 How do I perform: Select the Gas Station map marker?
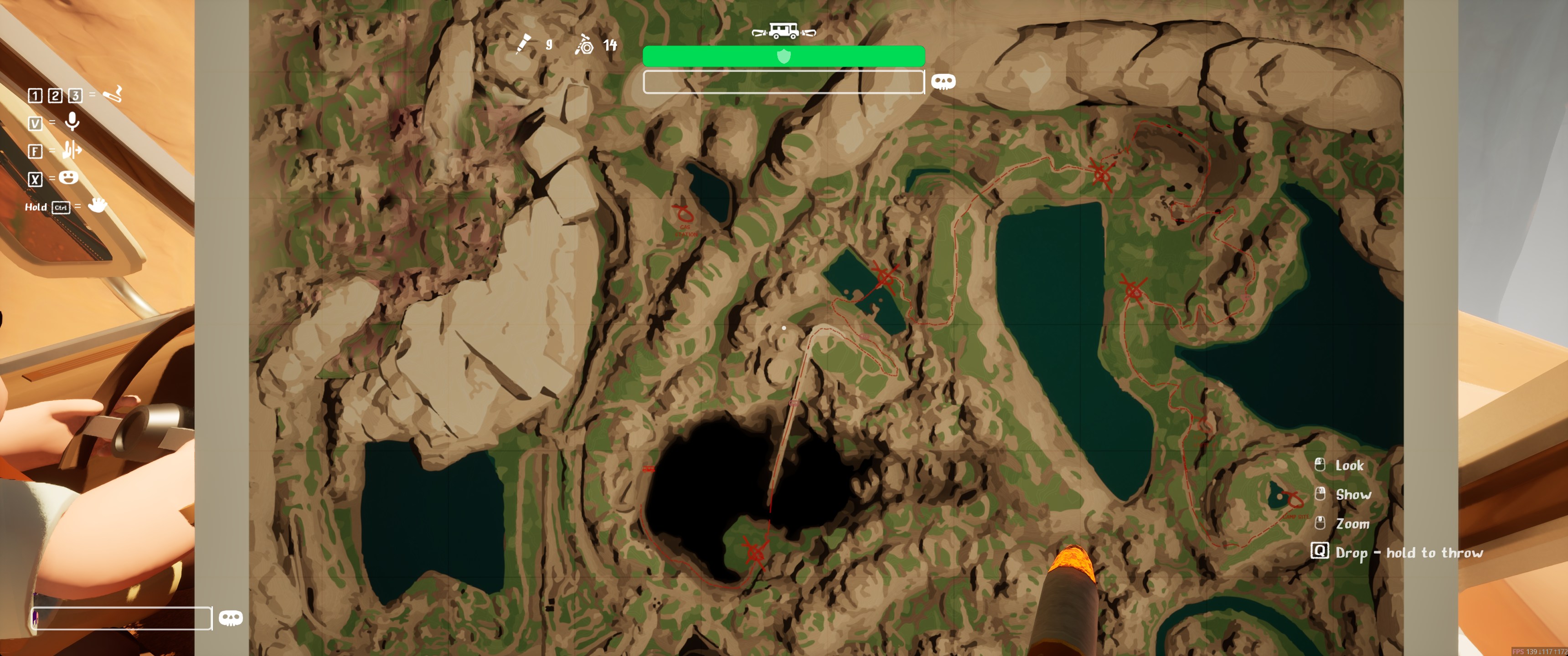point(683,214)
